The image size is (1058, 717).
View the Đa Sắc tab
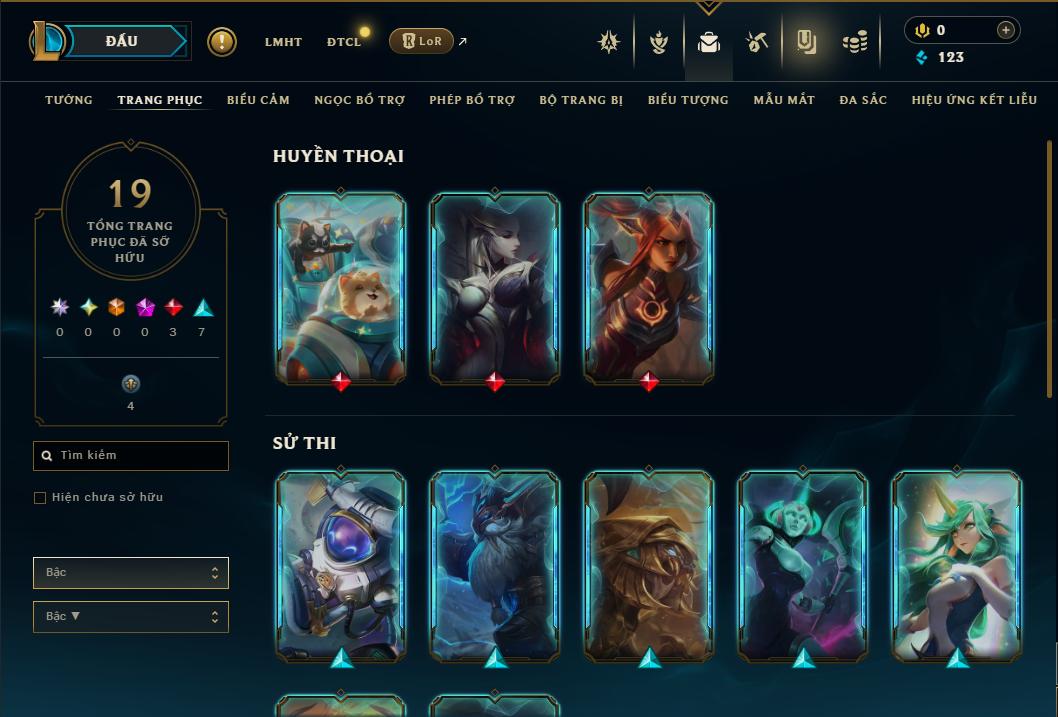[863, 100]
